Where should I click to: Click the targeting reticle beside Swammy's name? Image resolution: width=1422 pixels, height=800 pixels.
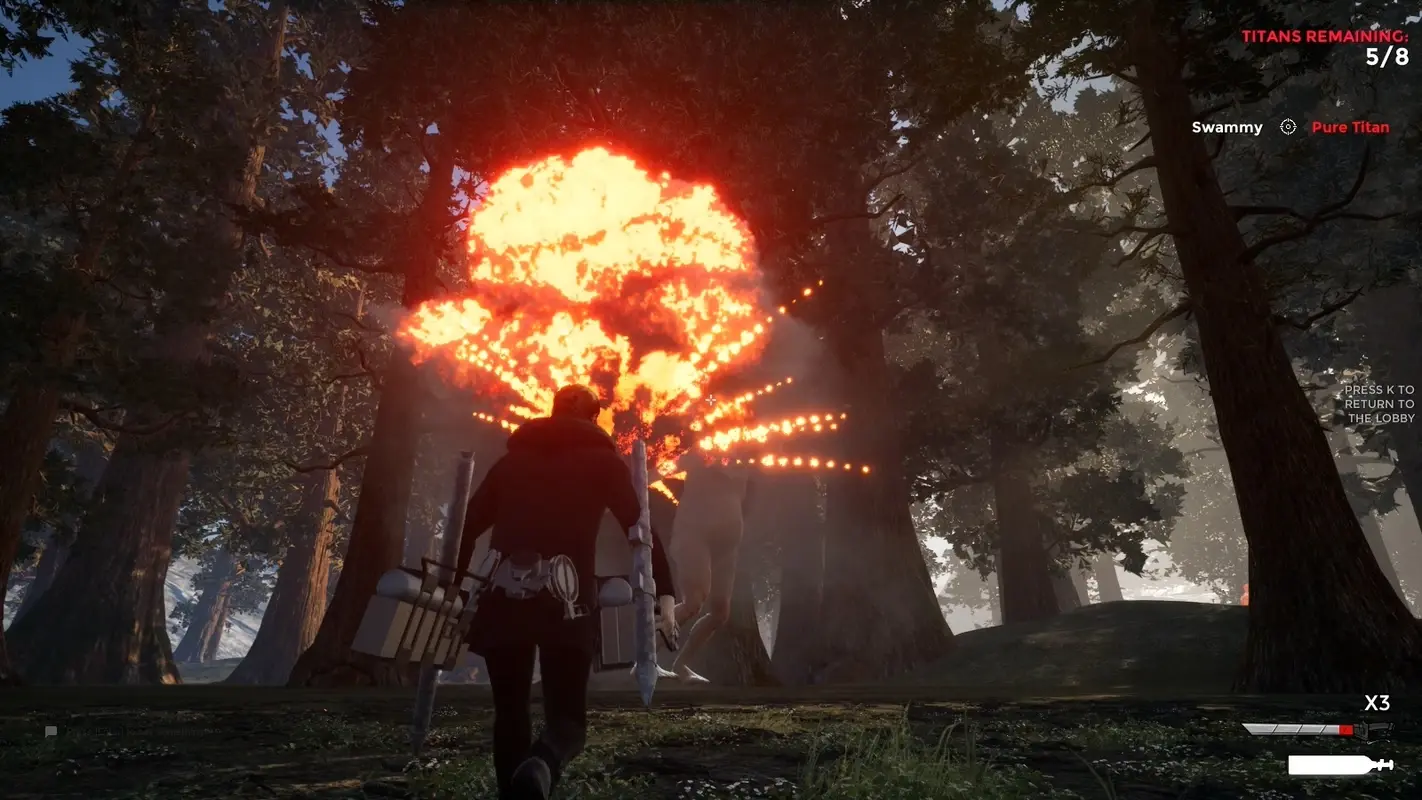[1286, 127]
